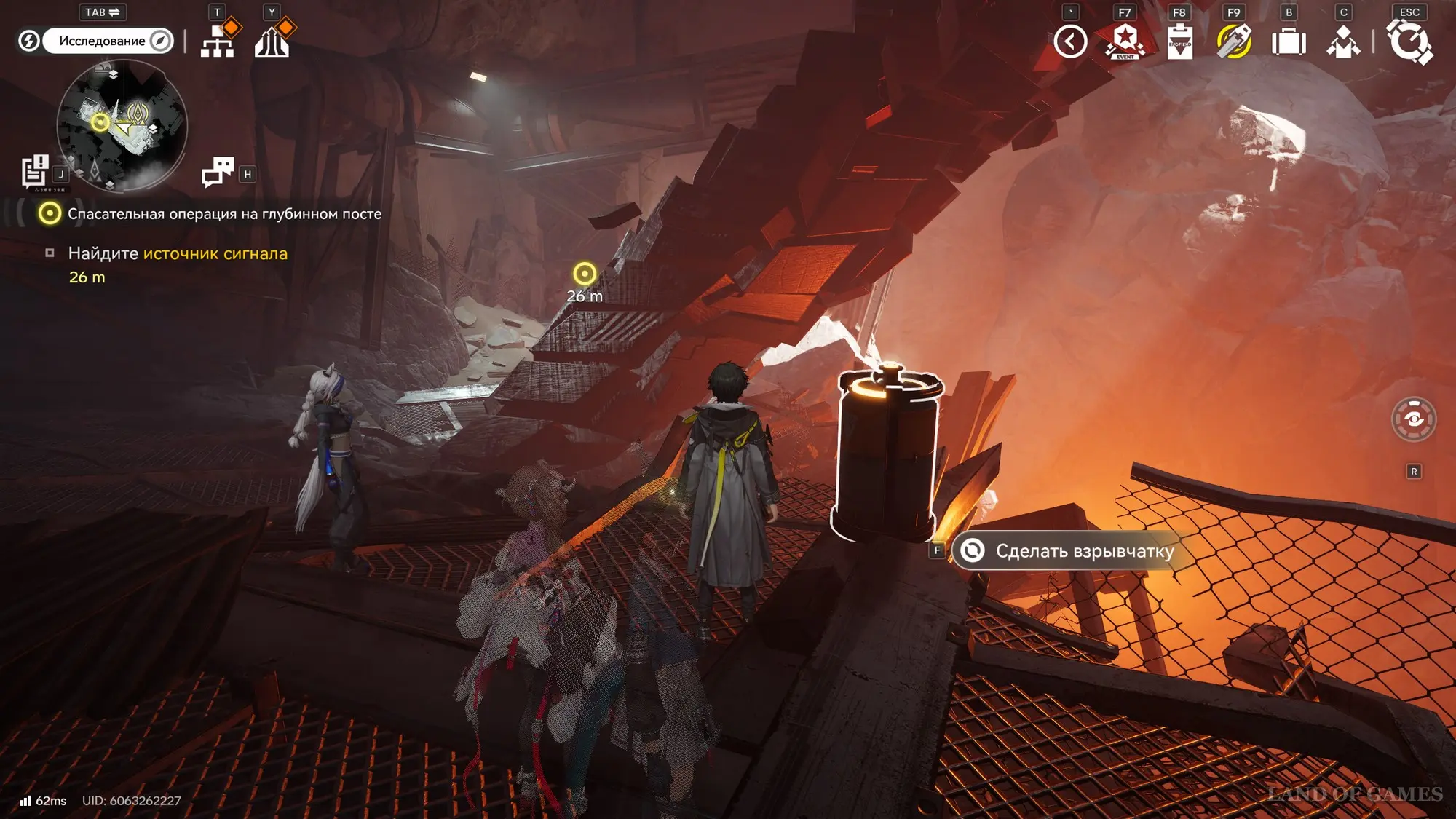This screenshot has height=819, width=1456.
Task: Open the network structure icon under T
Action: pos(218,41)
